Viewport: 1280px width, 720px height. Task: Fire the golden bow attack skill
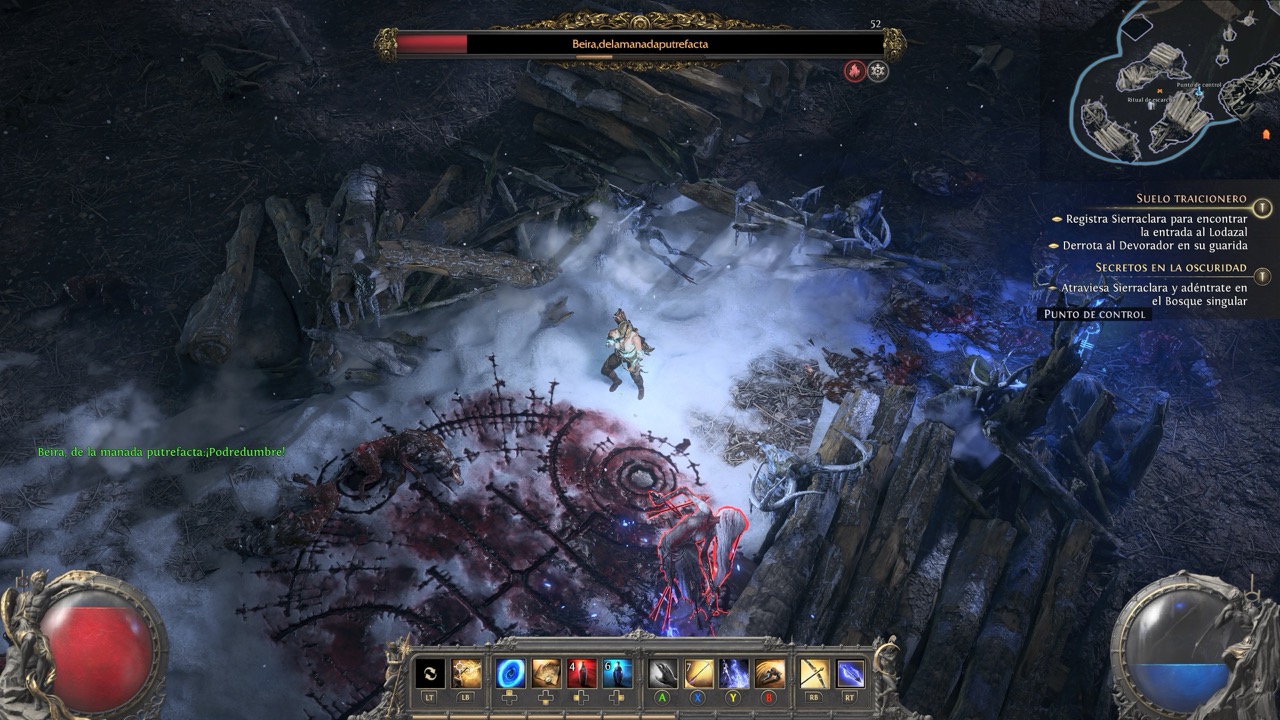coord(814,673)
